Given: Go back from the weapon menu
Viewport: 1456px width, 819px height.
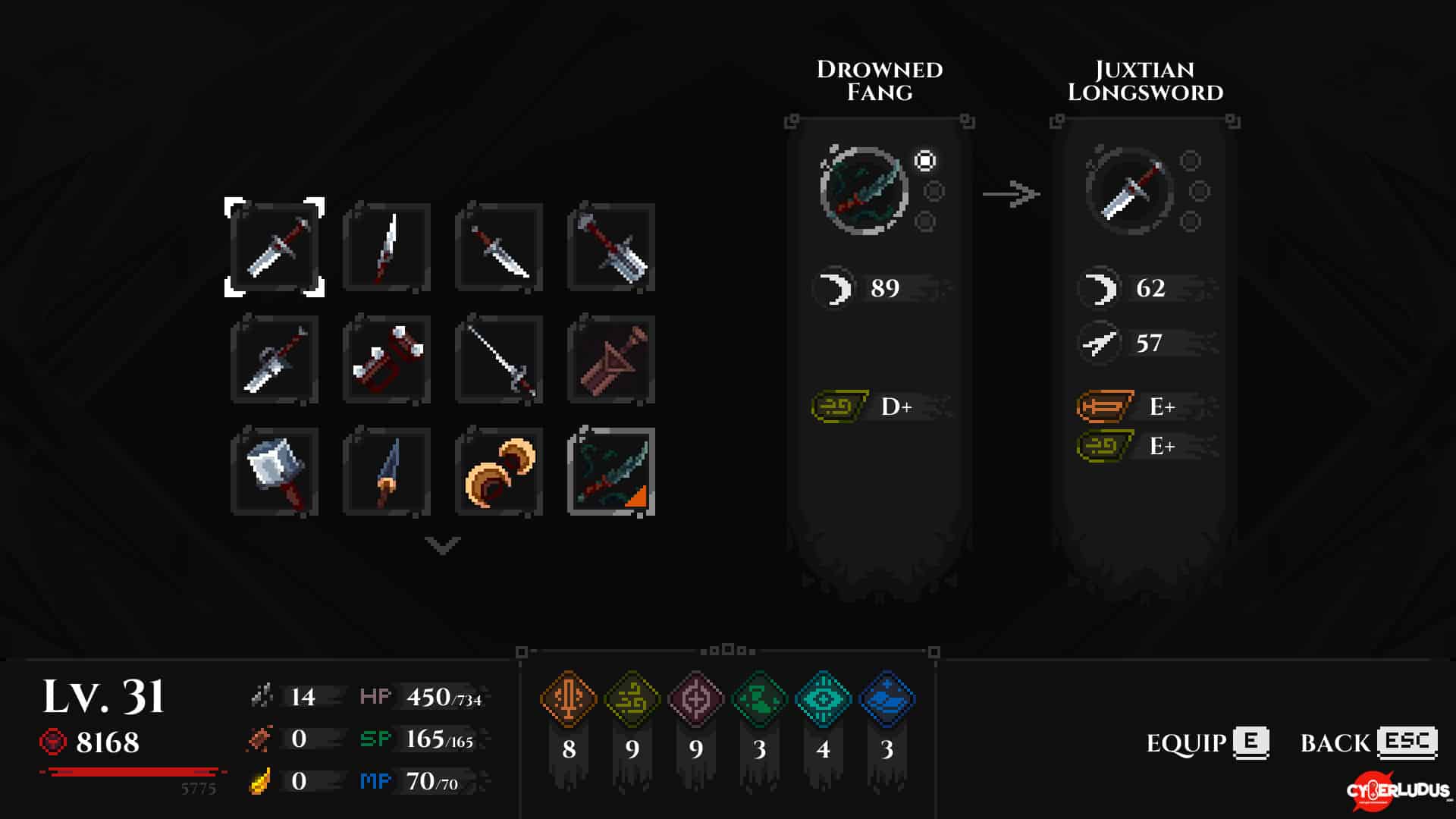Looking at the screenshot, I should (x=1369, y=742).
